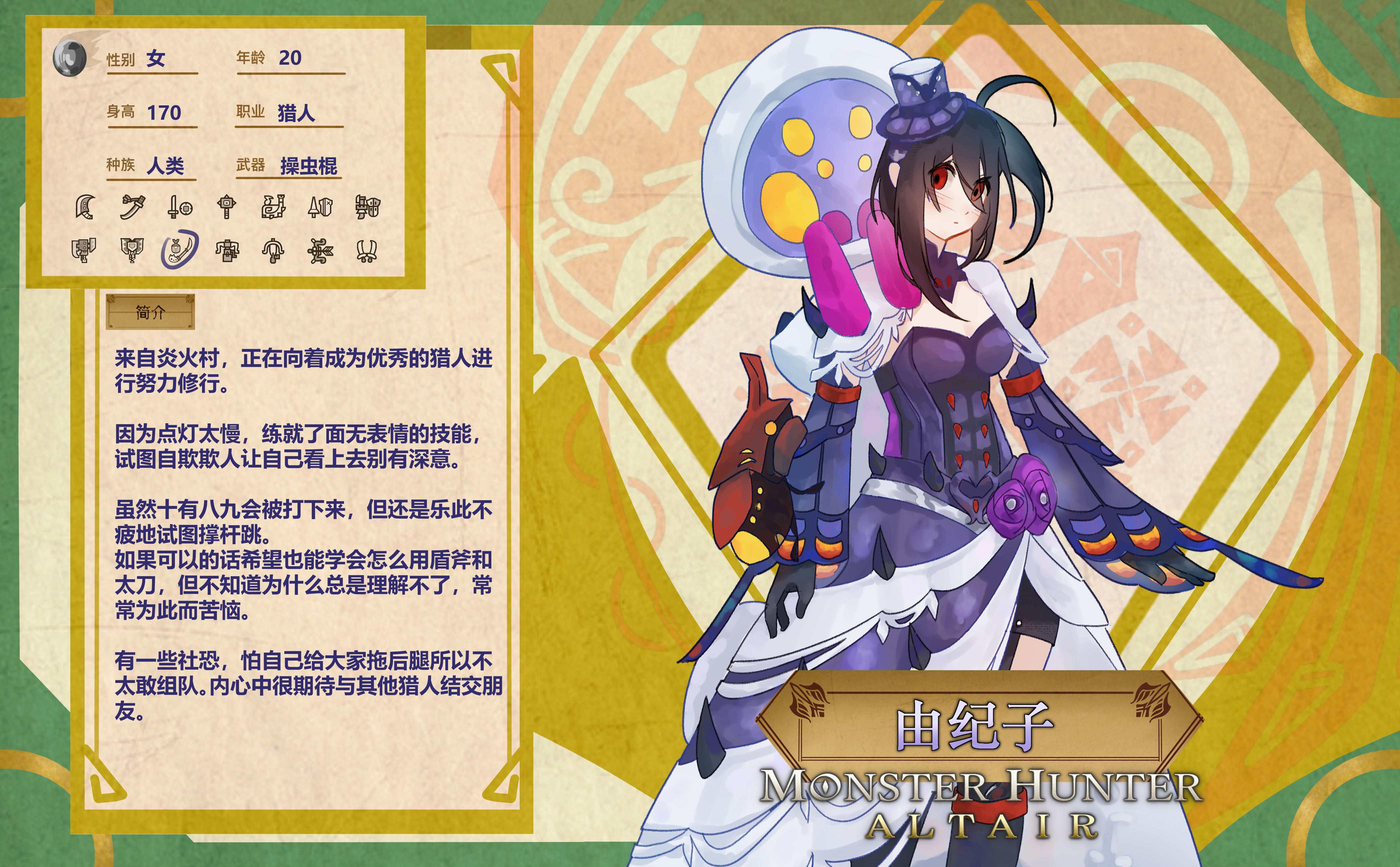Pick the Sword and Shield icon
The image size is (1400, 867).
[179, 206]
